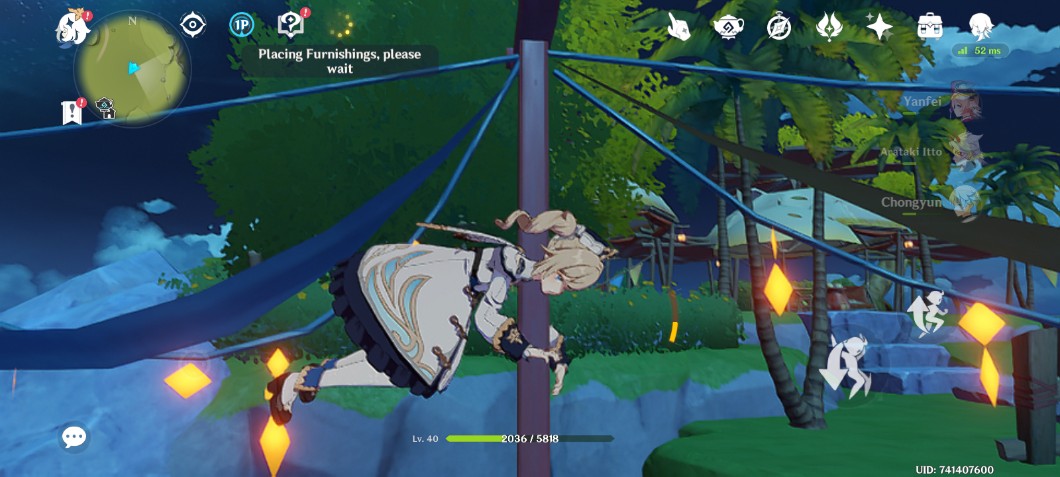This screenshot has width=1060, height=477.
Task: Open the Serenitea Pot house icon beside the minimap
Action: click(x=105, y=109)
